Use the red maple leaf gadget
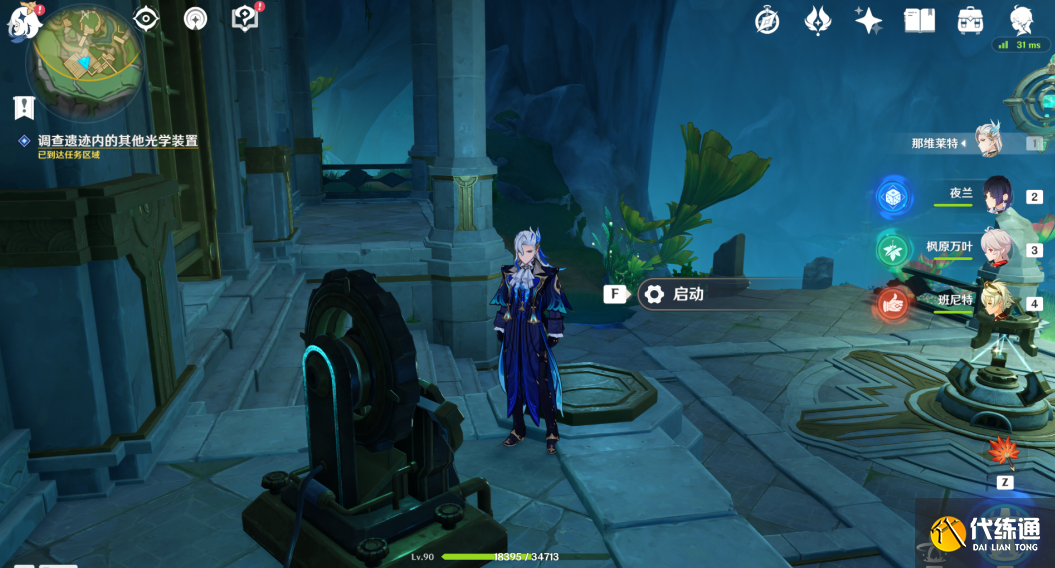Screen dimensions: 1055x568 click(1003, 452)
